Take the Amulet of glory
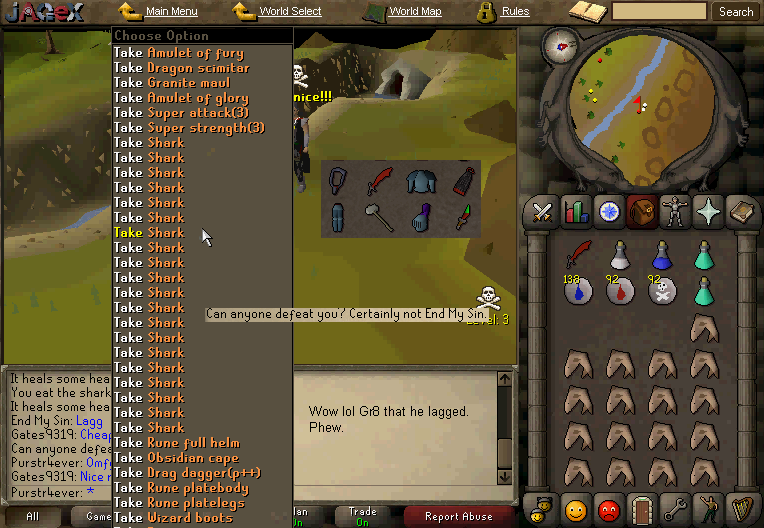 180,98
